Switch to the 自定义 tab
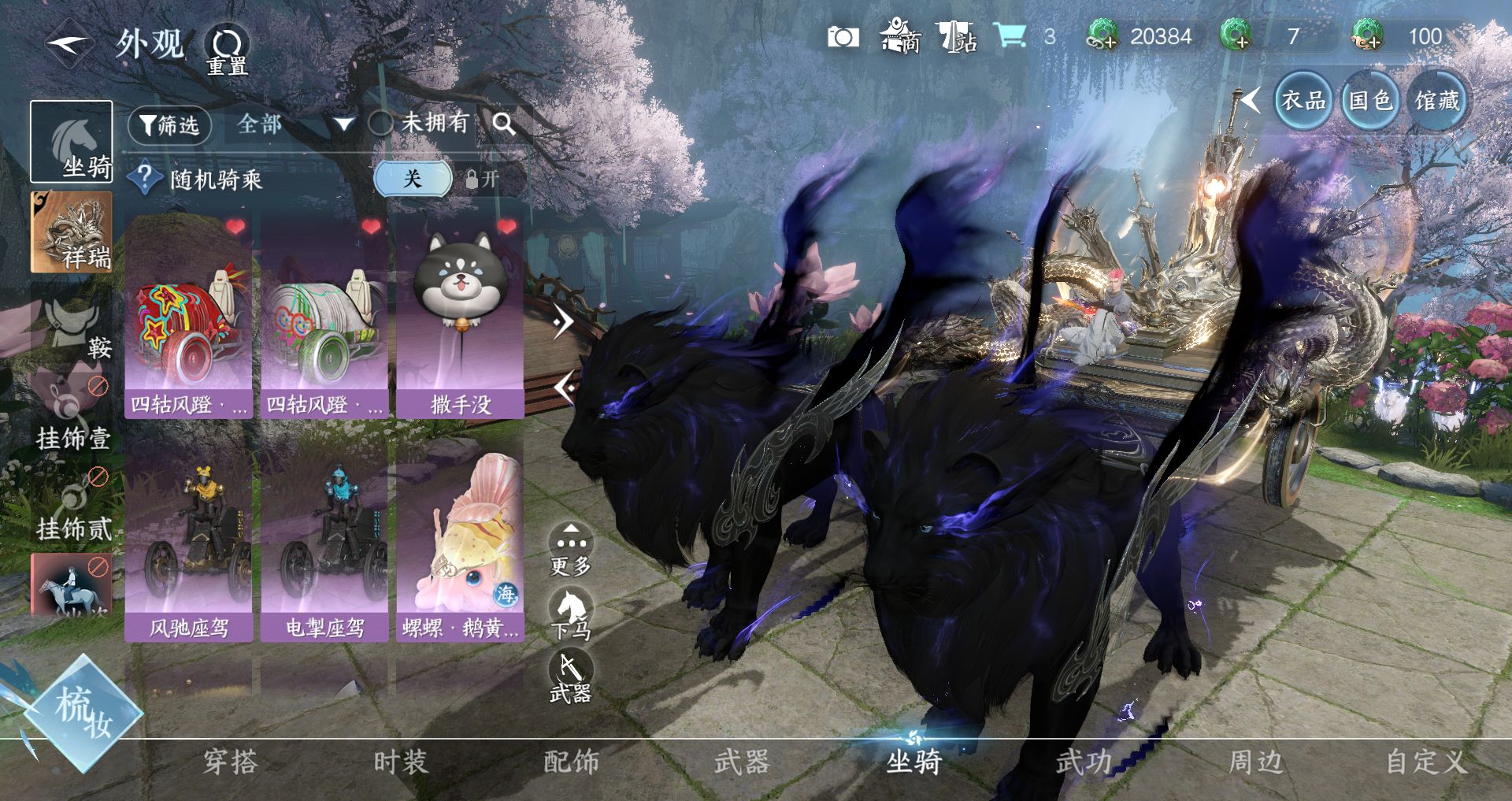1512x801 pixels. (x=1425, y=762)
